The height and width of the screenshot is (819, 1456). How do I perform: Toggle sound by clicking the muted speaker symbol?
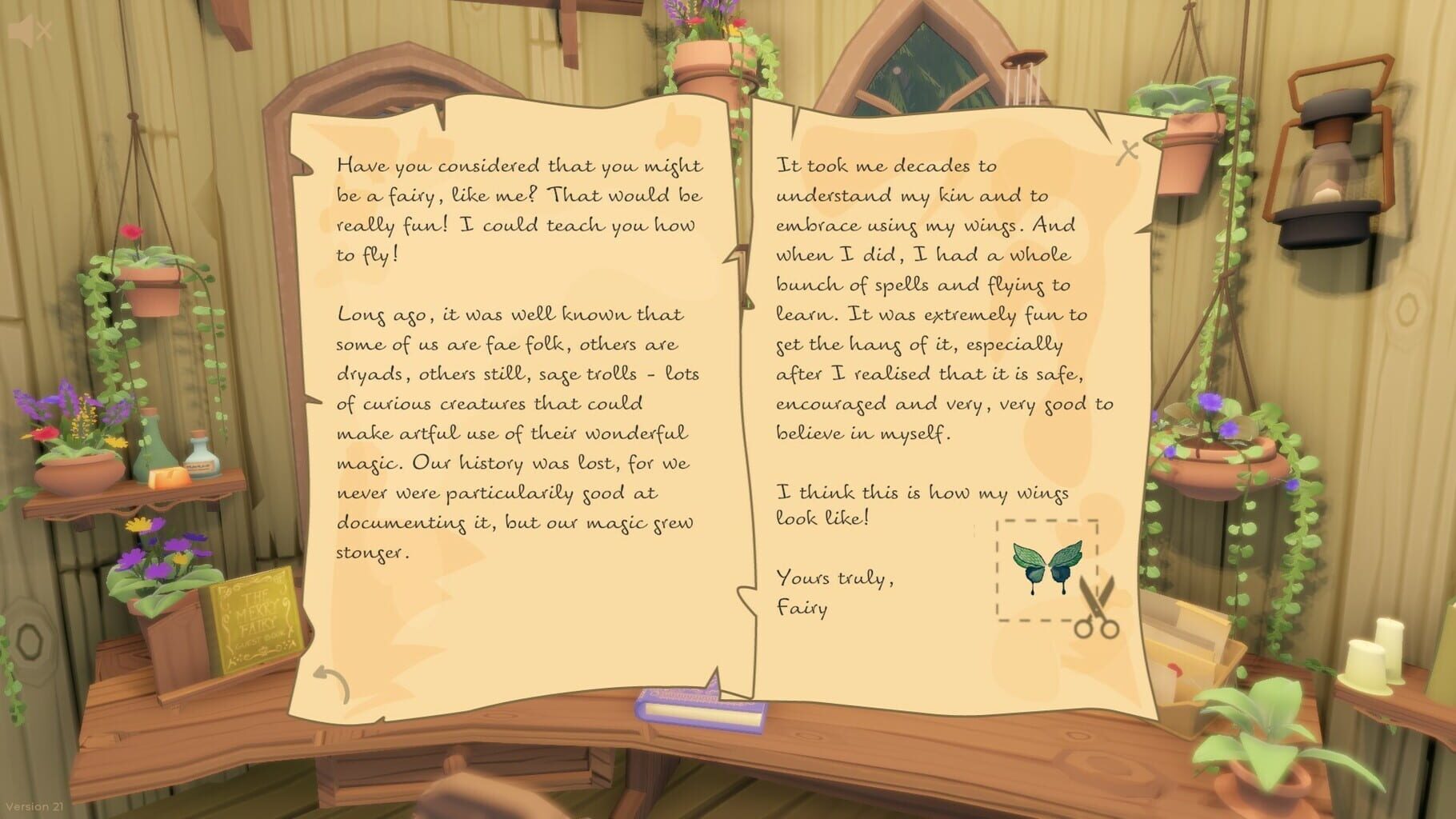(30, 31)
